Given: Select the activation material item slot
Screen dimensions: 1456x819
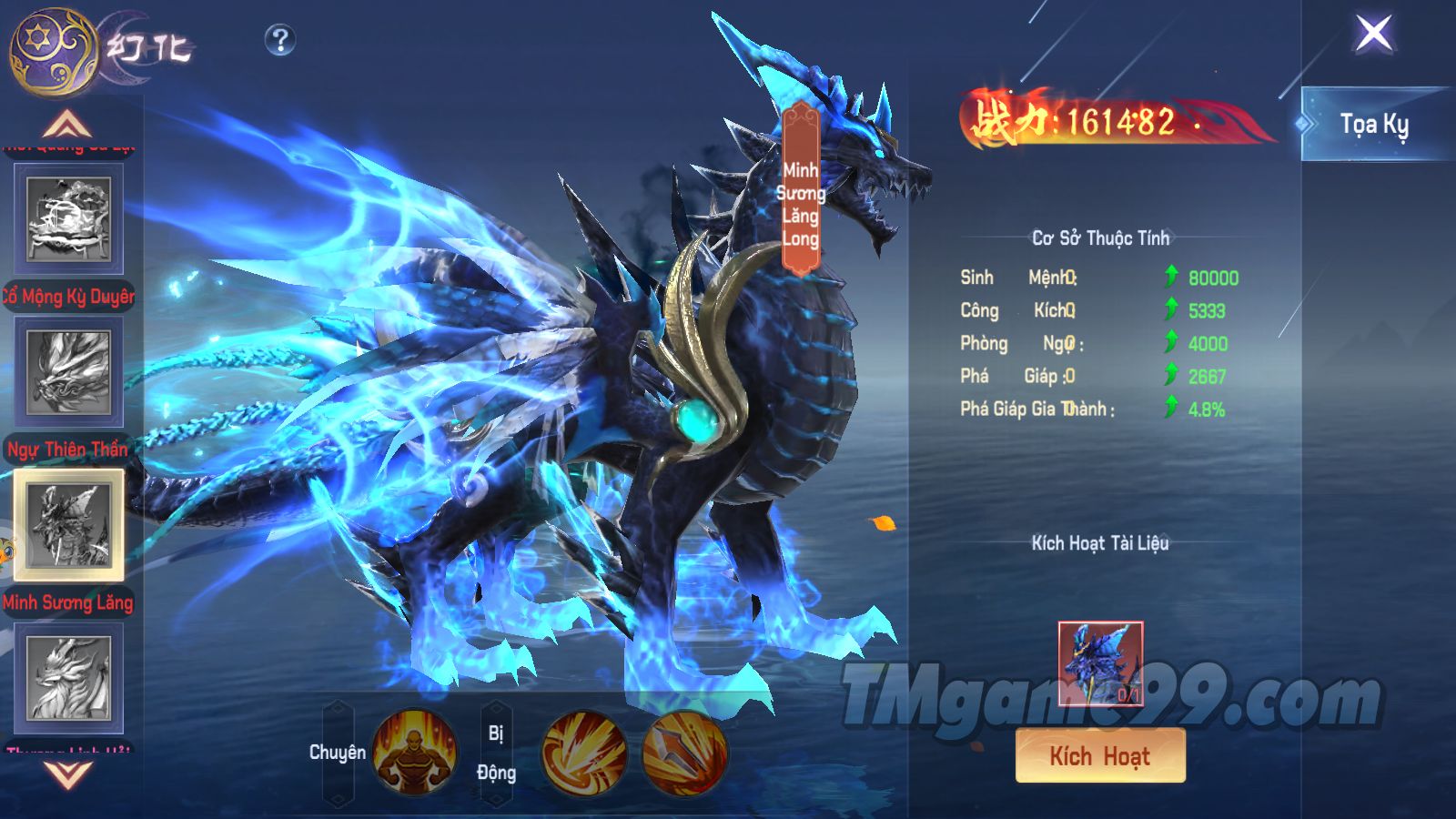Looking at the screenshot, I should (1100, 663).
